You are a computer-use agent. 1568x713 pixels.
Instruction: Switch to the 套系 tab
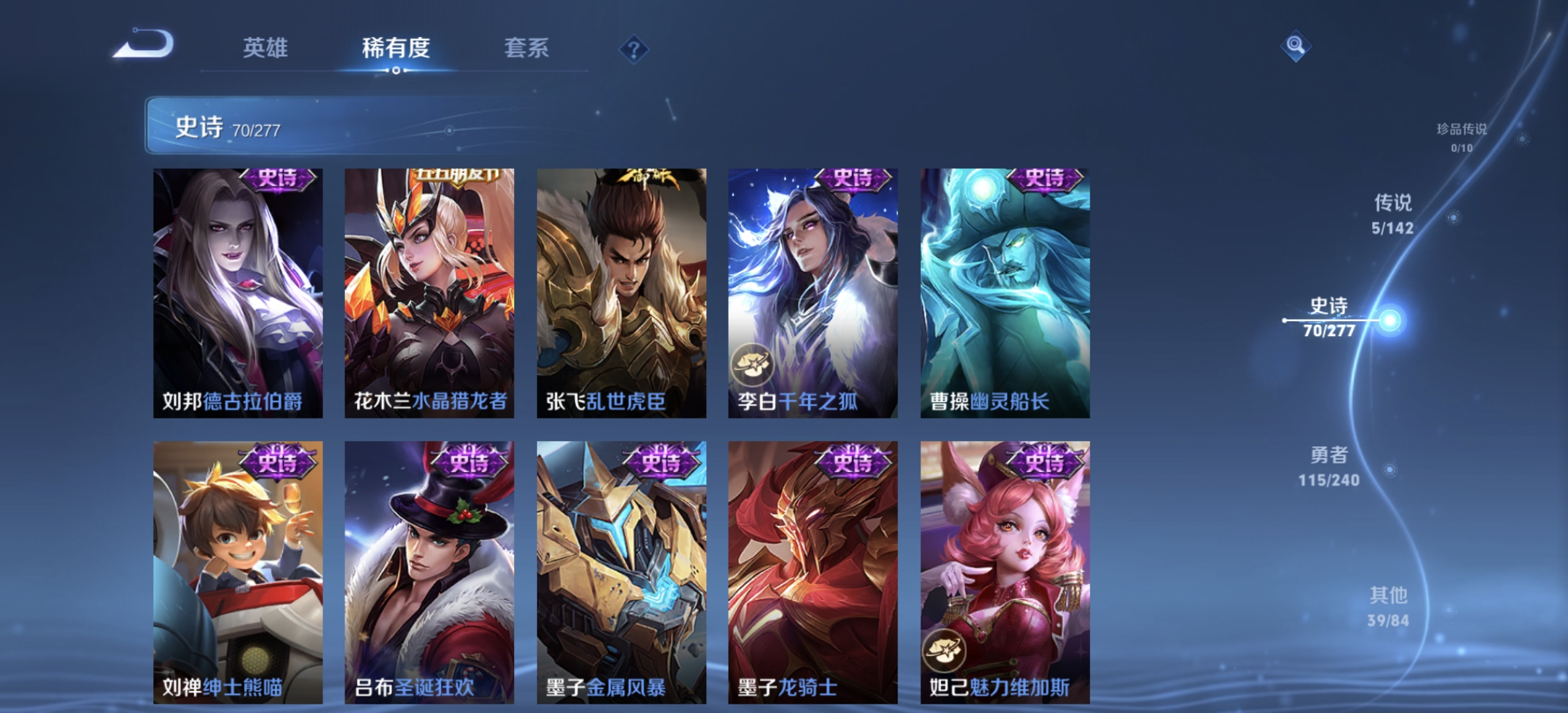pyautogui.click(x=528, y=49)
